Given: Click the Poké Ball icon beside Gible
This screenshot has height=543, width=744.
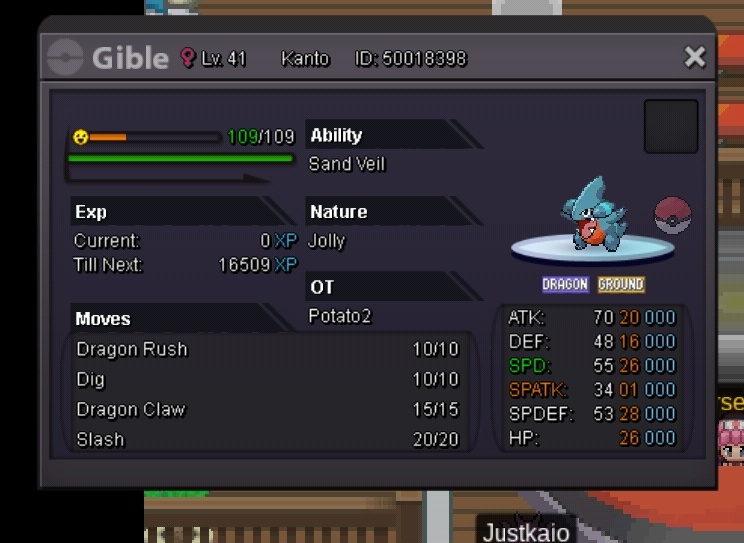Looking at the screenshot, I should 672,216.
